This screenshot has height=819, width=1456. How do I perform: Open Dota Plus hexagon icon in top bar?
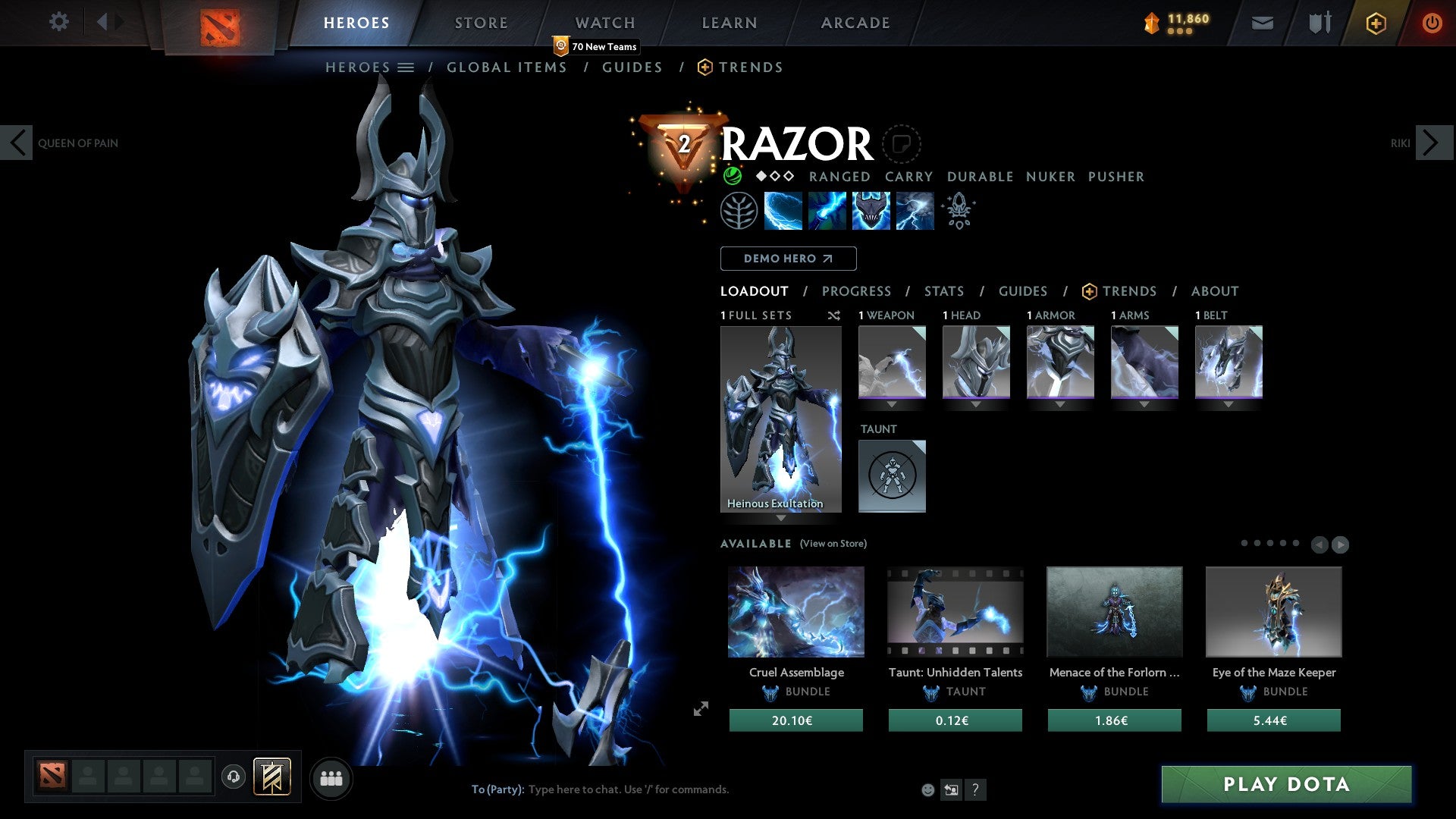pyautogui.click(x=1376, y=23)
